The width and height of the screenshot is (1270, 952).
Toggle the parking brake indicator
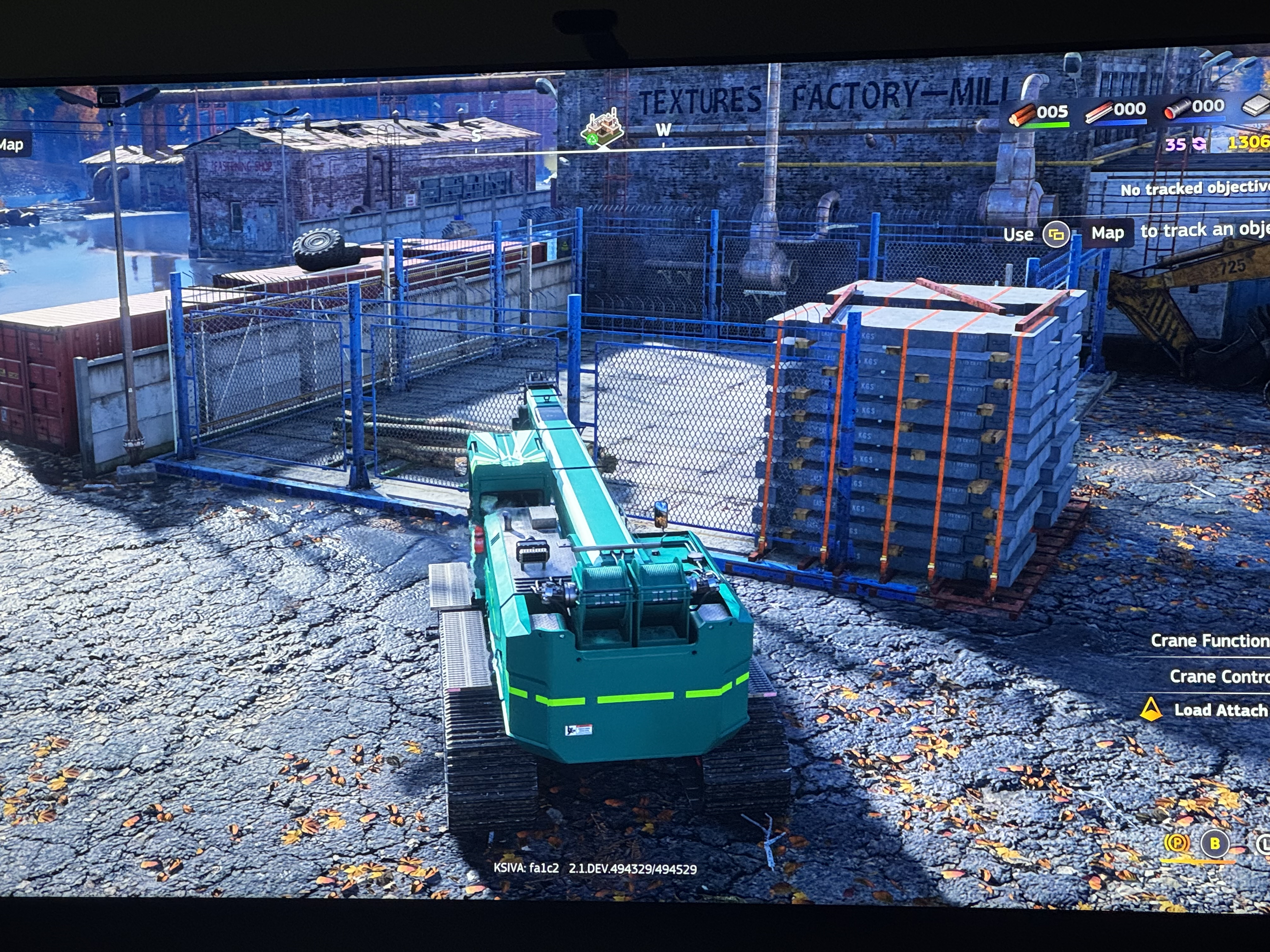(1176, 843)
